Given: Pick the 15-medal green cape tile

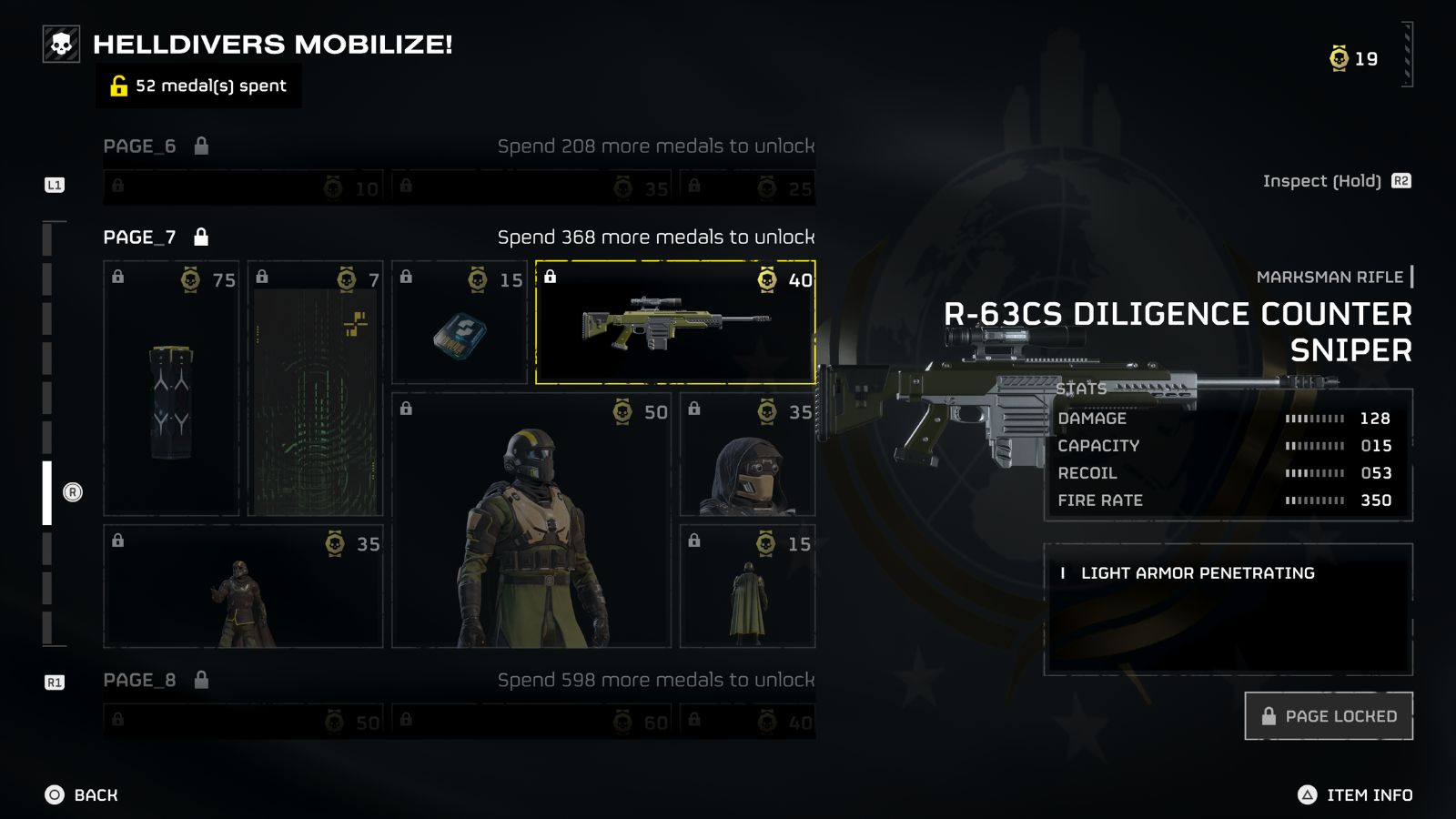Looking at the screenshot, I should click(747, 586).
